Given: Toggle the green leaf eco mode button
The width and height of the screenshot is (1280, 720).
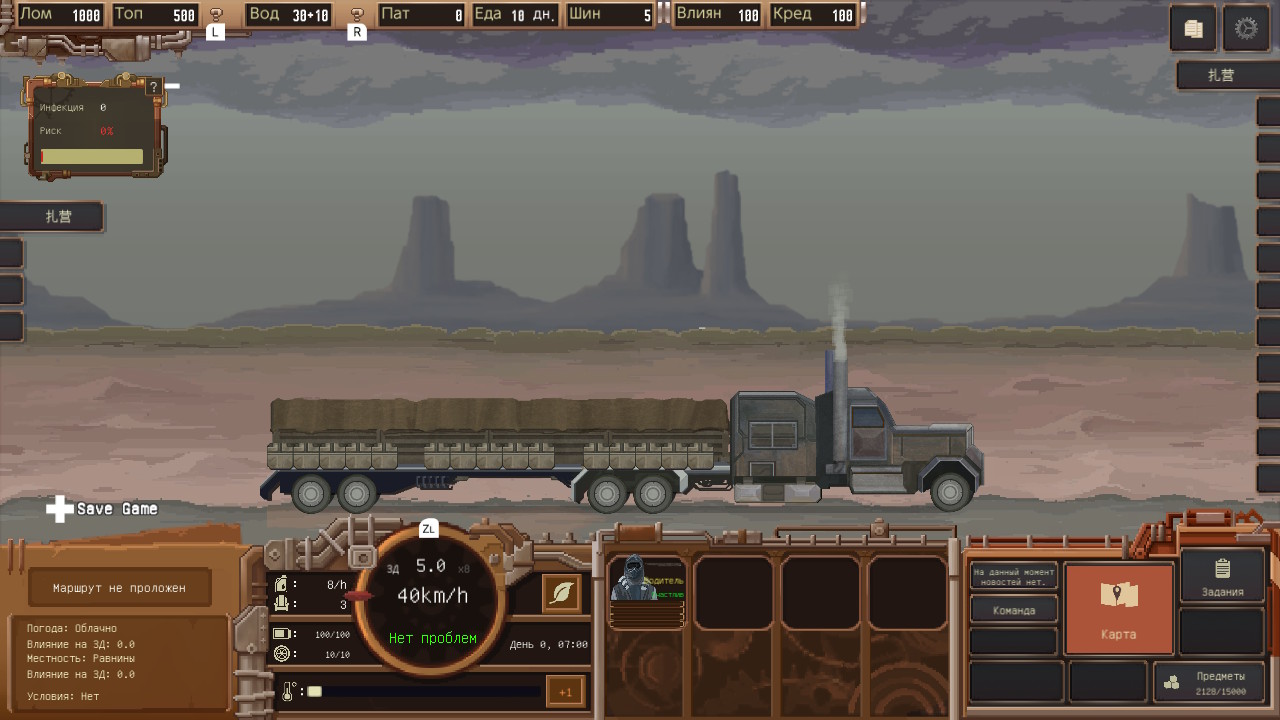Looking at the screenshot, I should (x=562, y=594).
